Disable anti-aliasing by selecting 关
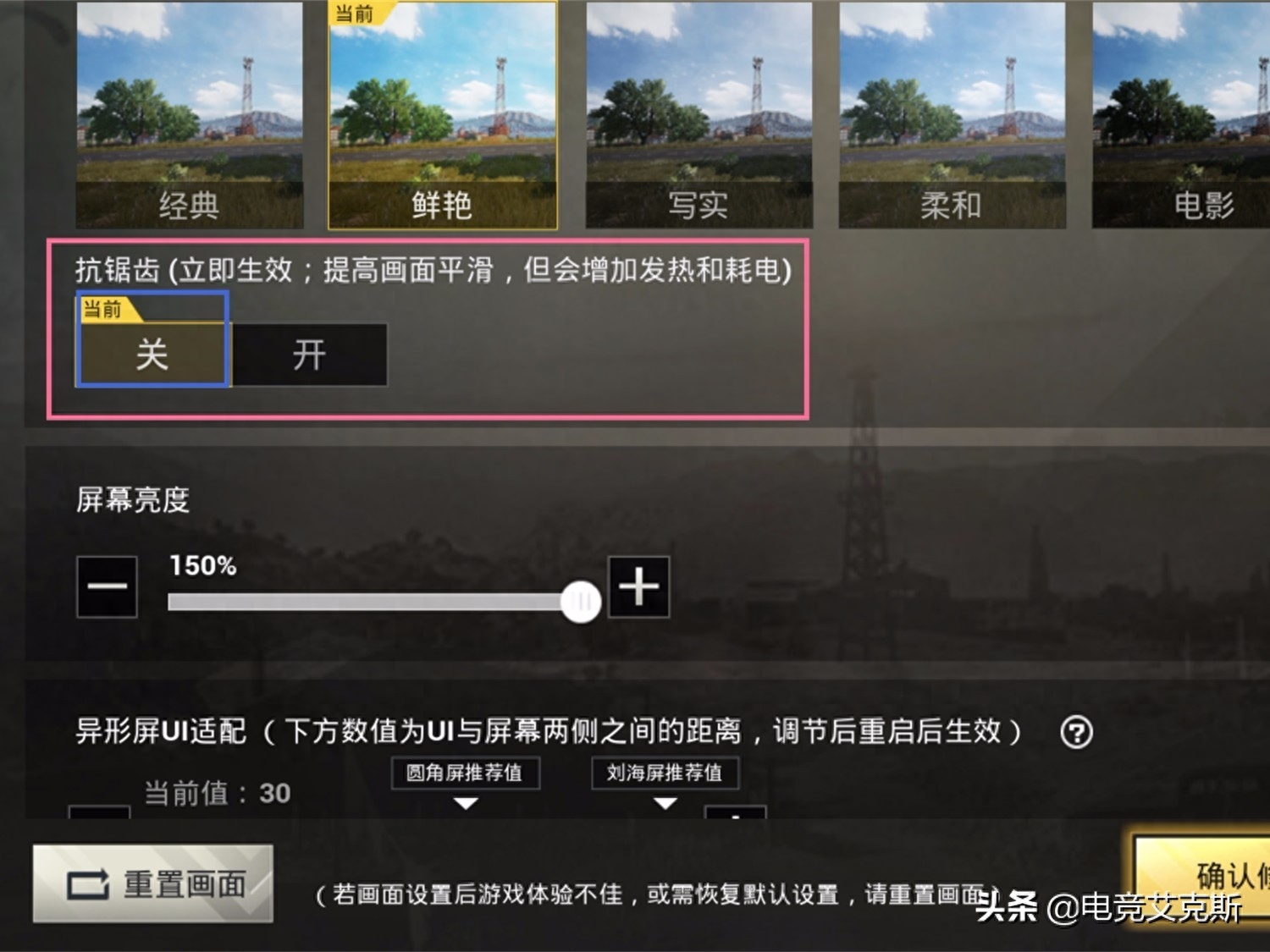The width and height of the screenshot is (1270, 952). pyautogui.click(x=151, y=355)
